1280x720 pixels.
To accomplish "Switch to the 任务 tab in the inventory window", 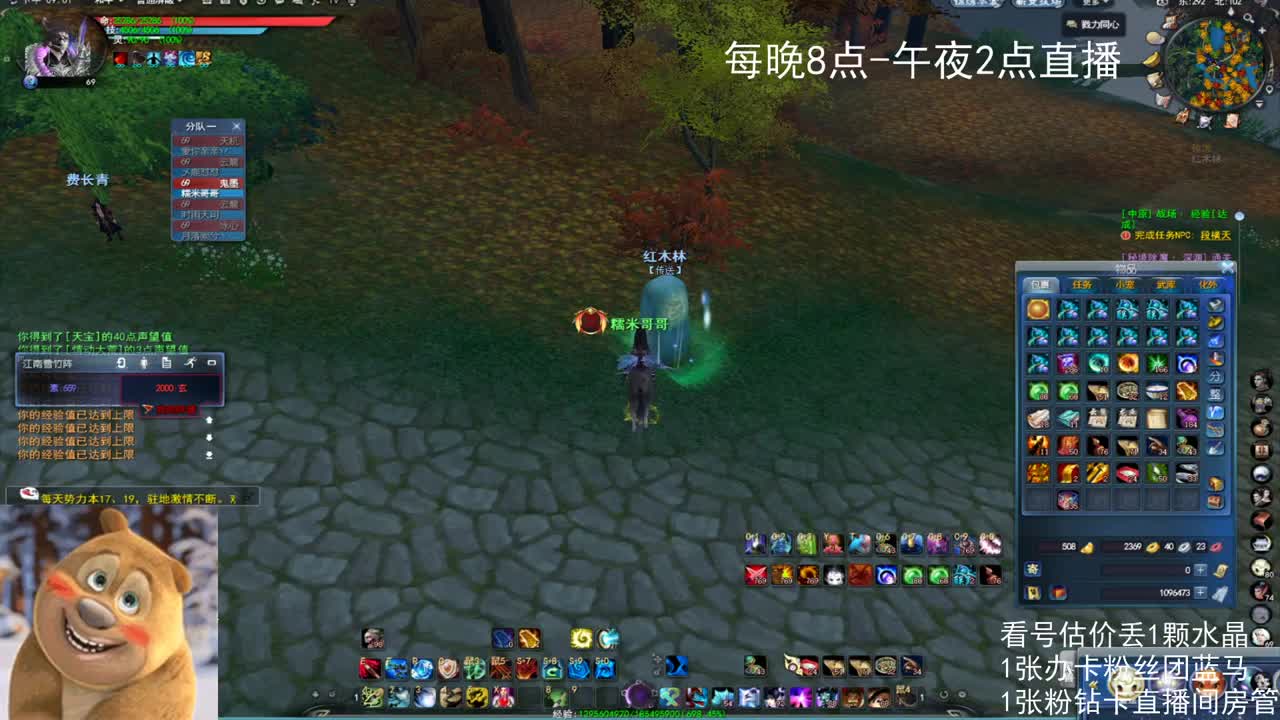I will tap(1082, 283).
